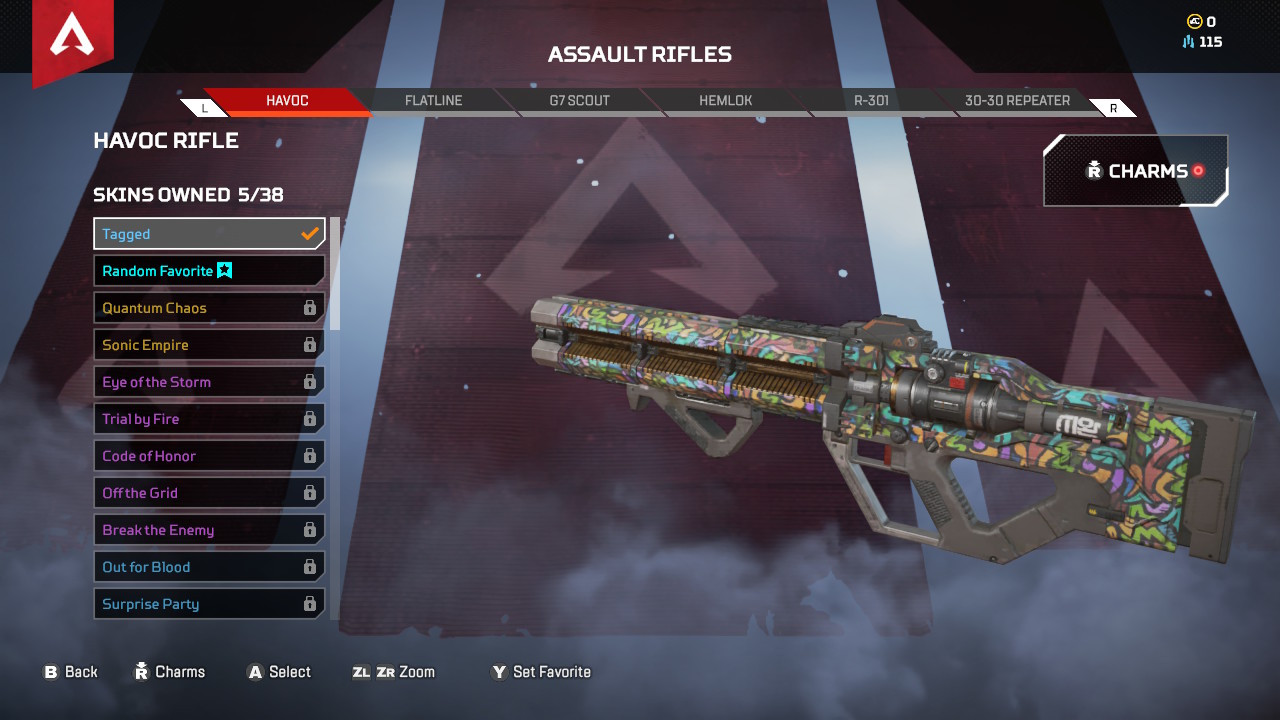Show the R-301 skins tab
The image size is (1280, 720).
[871, 101]
